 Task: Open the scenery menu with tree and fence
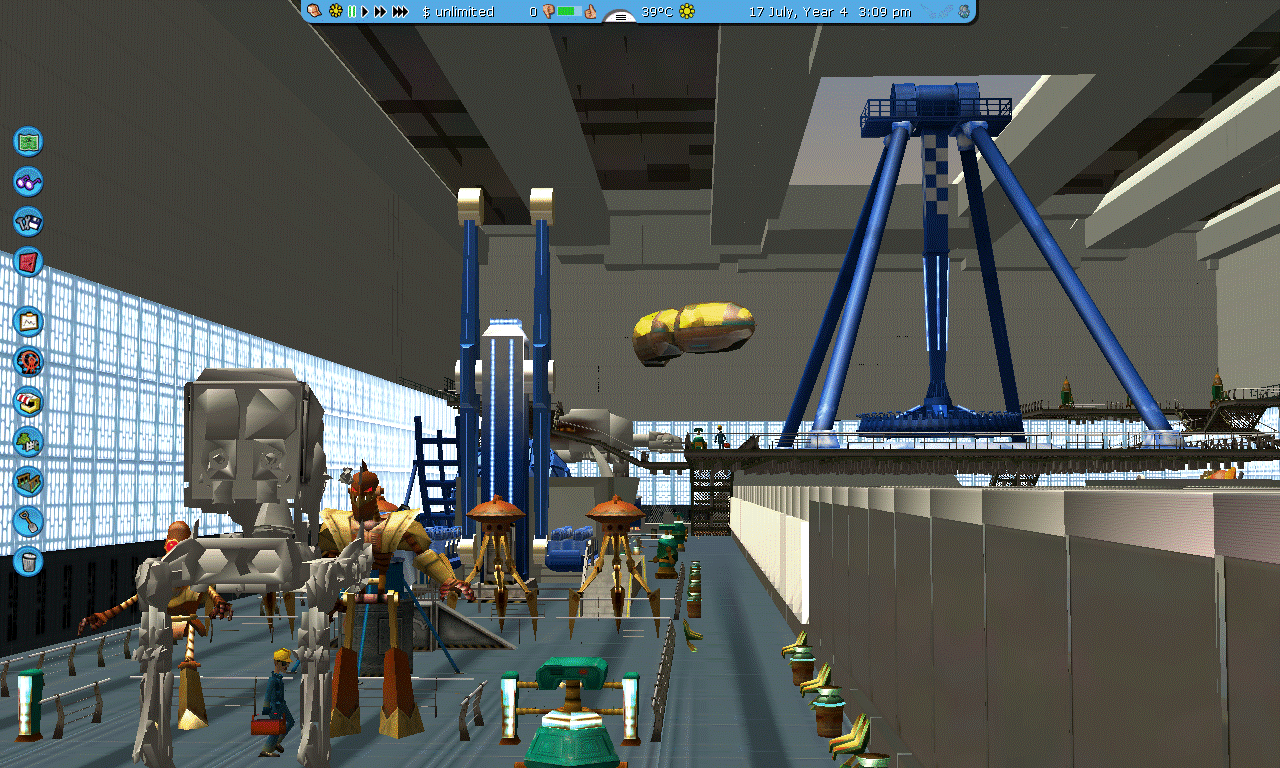coord(28,441)
